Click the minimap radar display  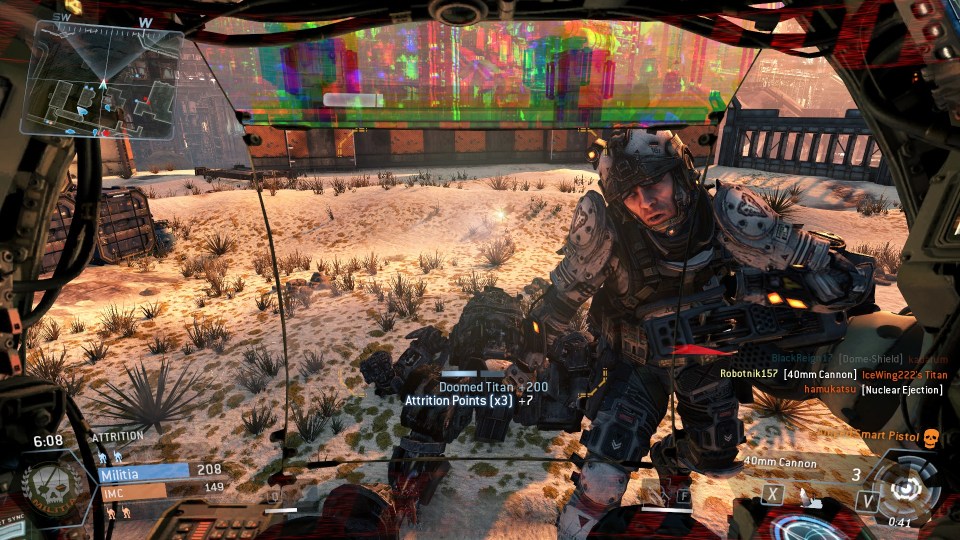tap(103, 80)
